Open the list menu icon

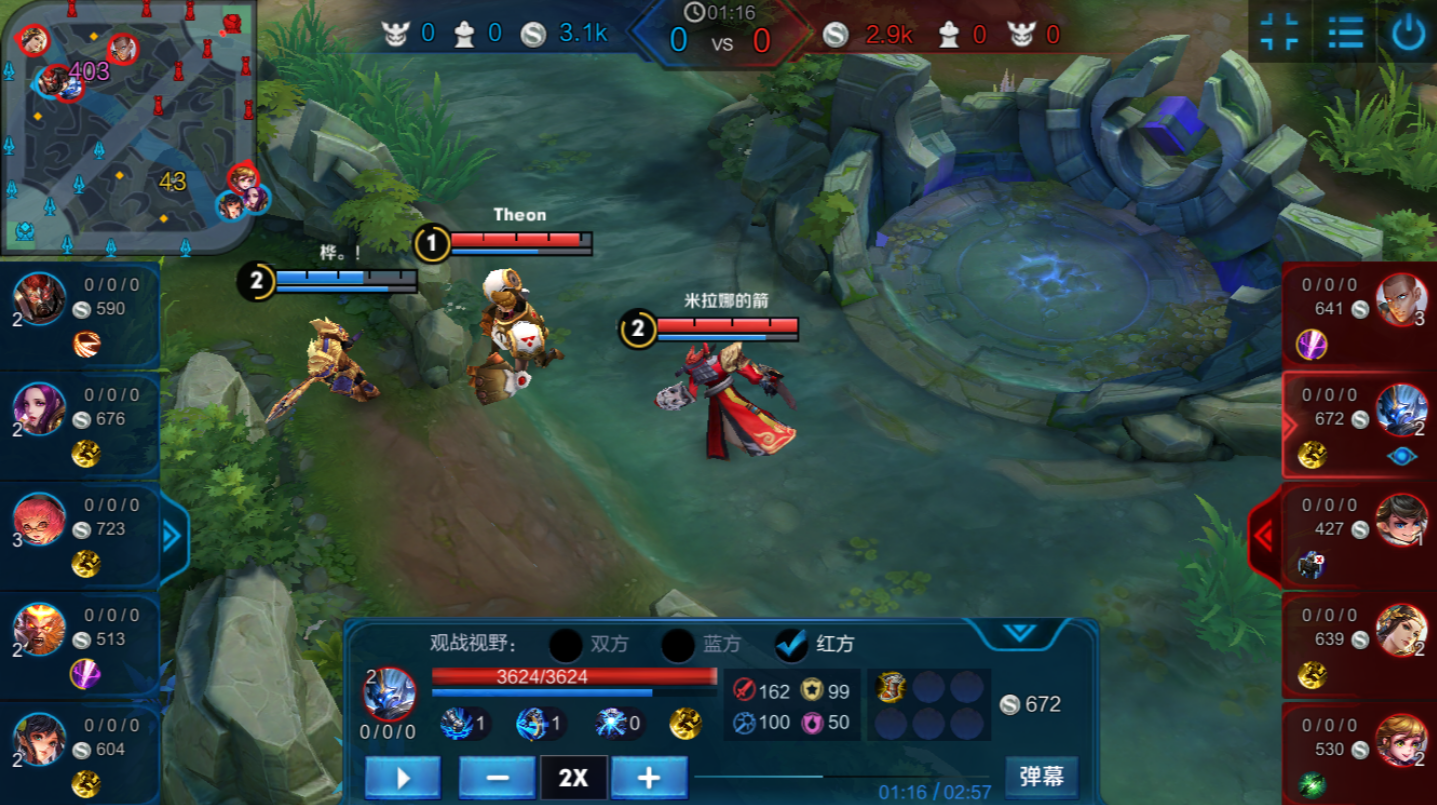tap(1345, 32)
